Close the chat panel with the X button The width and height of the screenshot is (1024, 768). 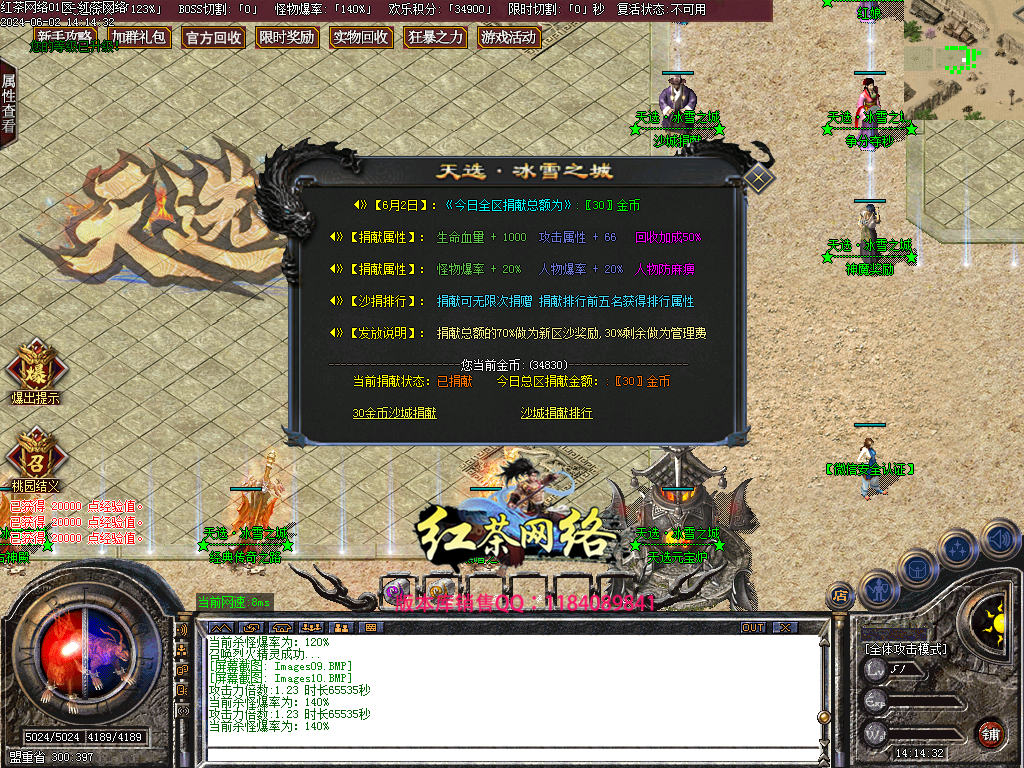point(785,627)
